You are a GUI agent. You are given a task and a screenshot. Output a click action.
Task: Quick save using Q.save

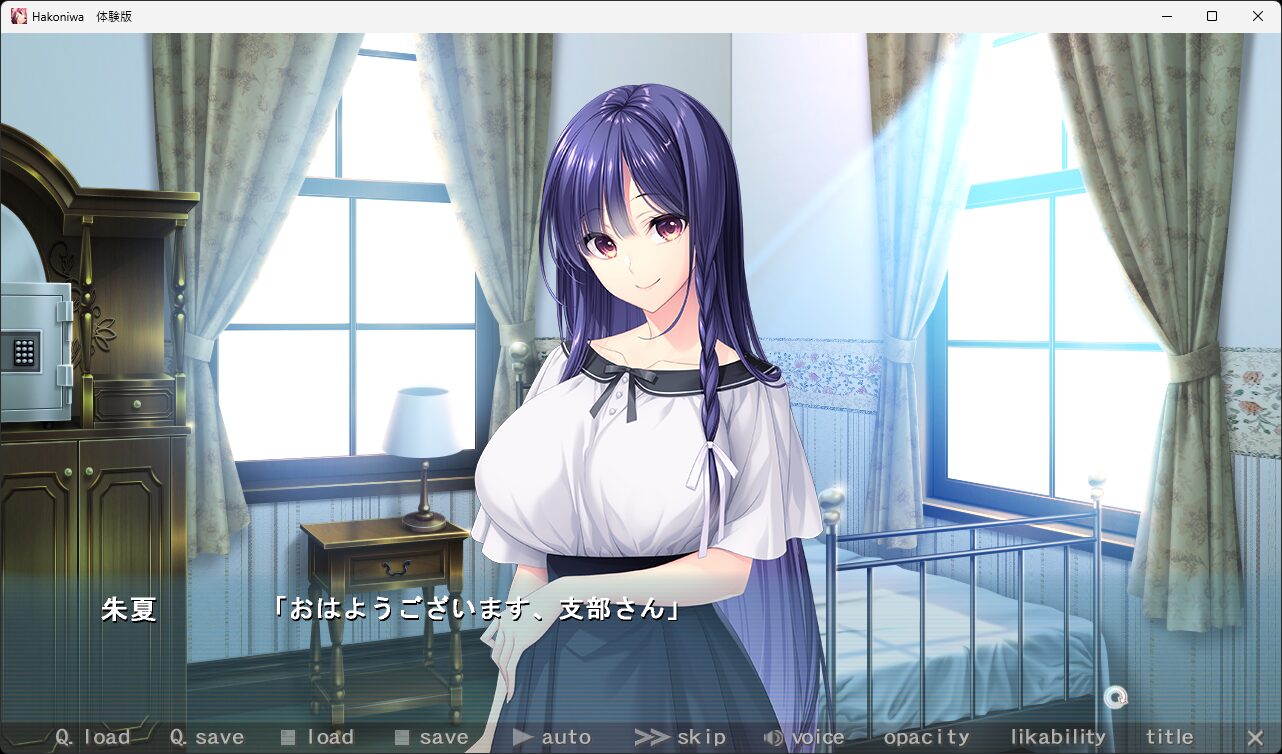207,737
